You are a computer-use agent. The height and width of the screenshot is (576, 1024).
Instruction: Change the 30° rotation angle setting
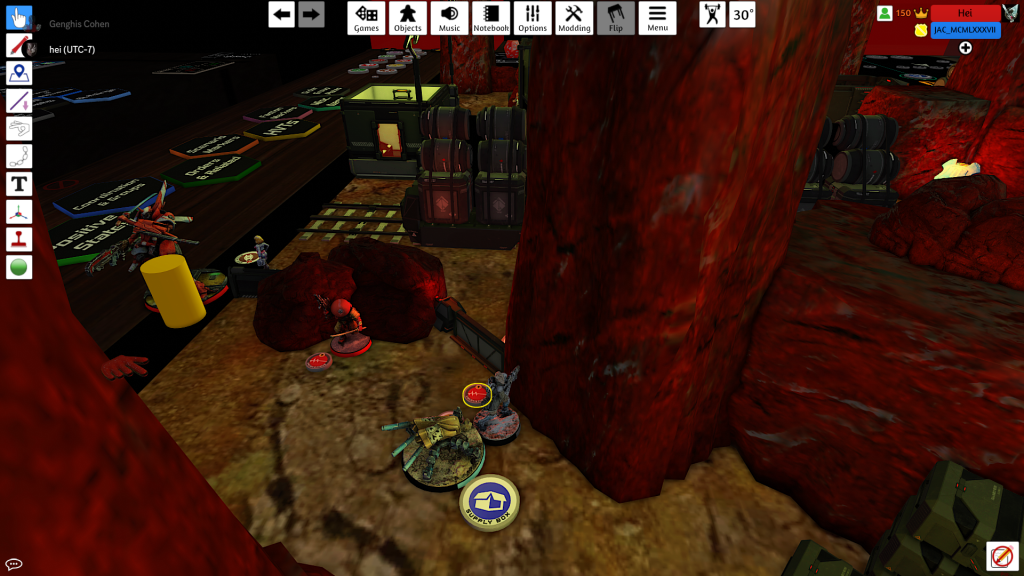tap(742, 15)
